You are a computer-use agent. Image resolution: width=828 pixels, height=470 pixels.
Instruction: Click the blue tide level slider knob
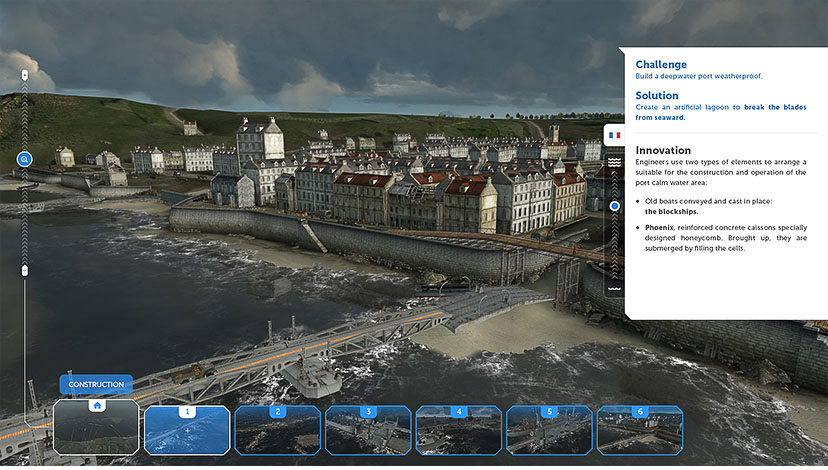tap(615, 205)
